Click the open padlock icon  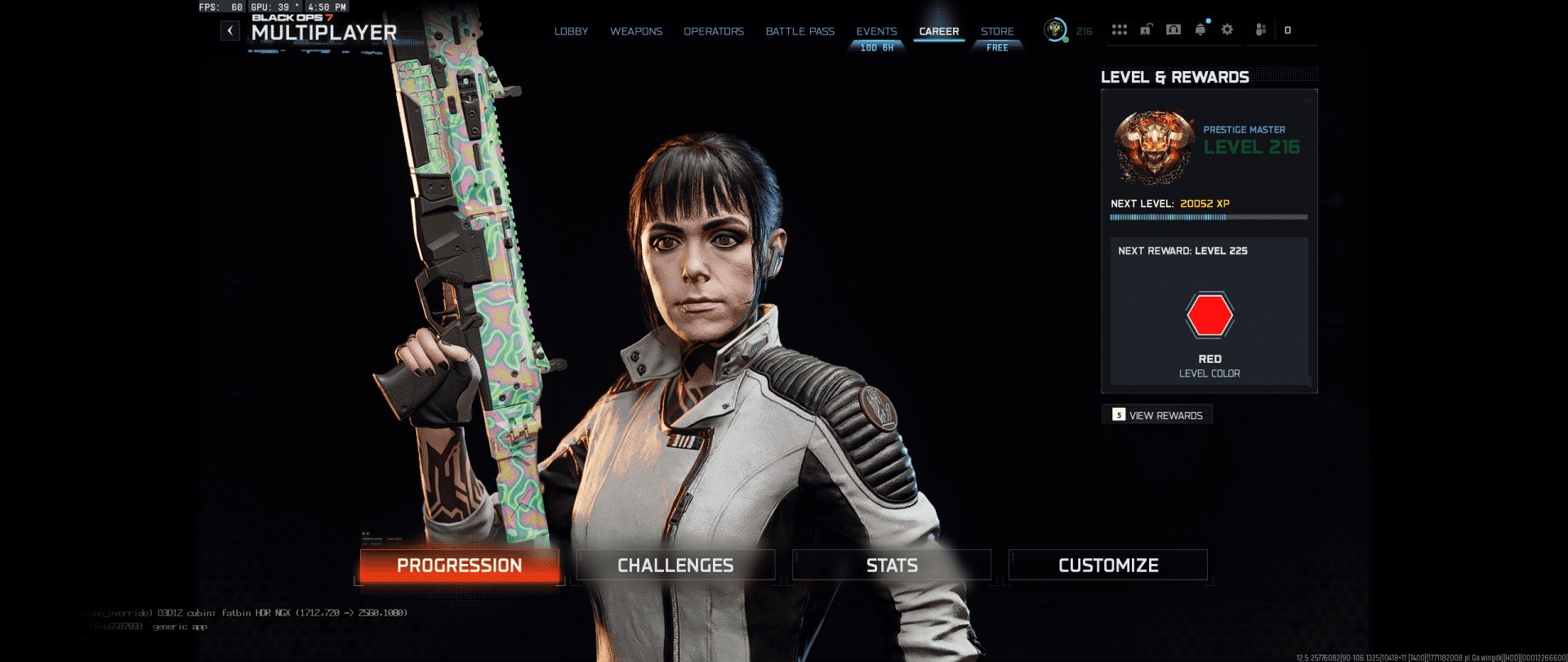pos(1146,30)
